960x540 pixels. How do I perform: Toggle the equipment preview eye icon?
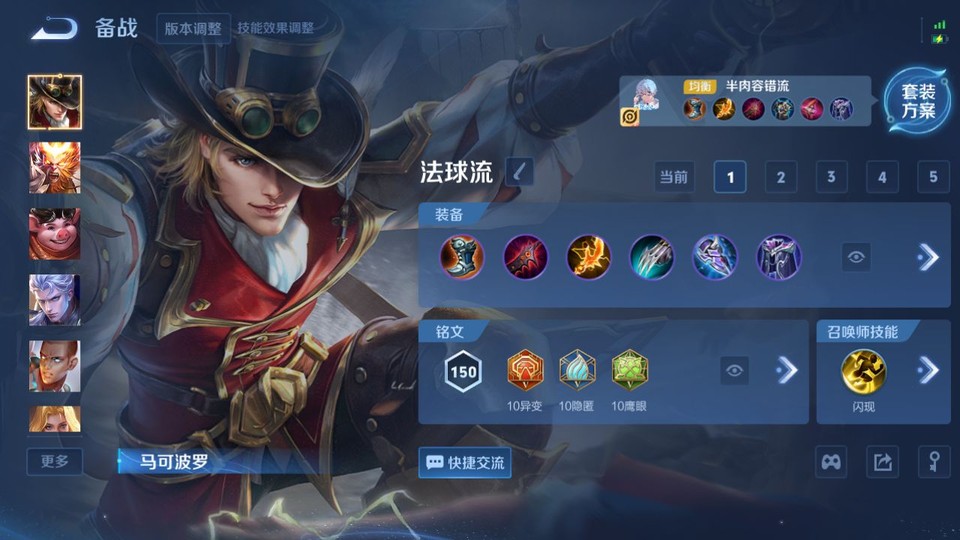tap(856, 258)
